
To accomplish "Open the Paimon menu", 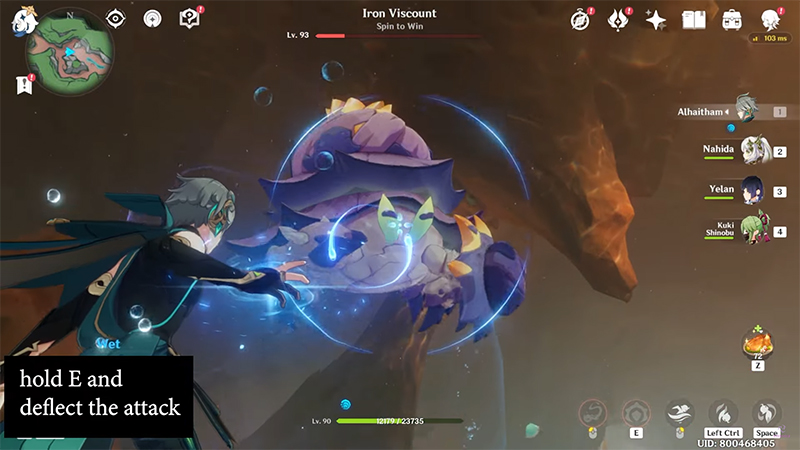I will click(x=23, y=18).
